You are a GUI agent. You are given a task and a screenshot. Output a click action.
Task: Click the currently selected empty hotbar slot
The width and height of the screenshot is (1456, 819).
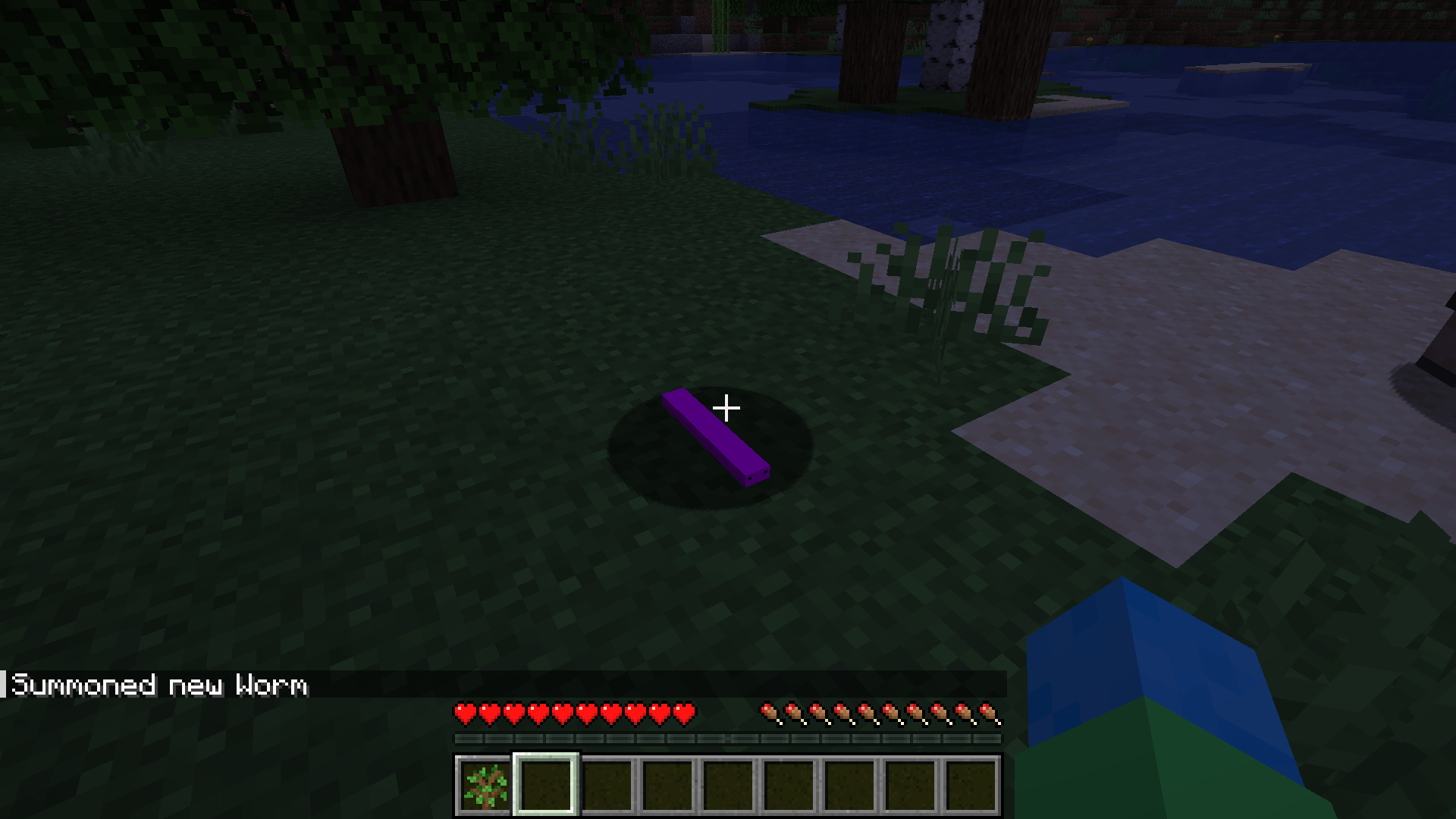tap(544, 786)
